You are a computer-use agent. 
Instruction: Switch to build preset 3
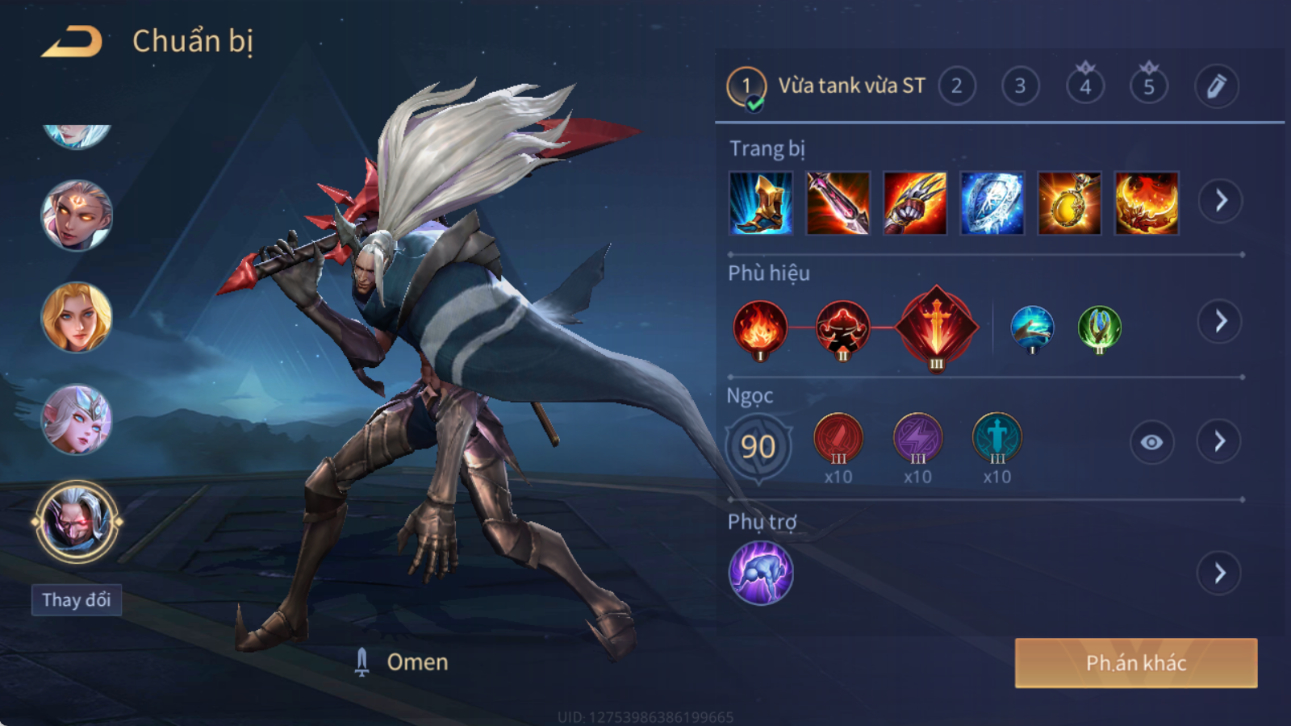point(1020,86)
